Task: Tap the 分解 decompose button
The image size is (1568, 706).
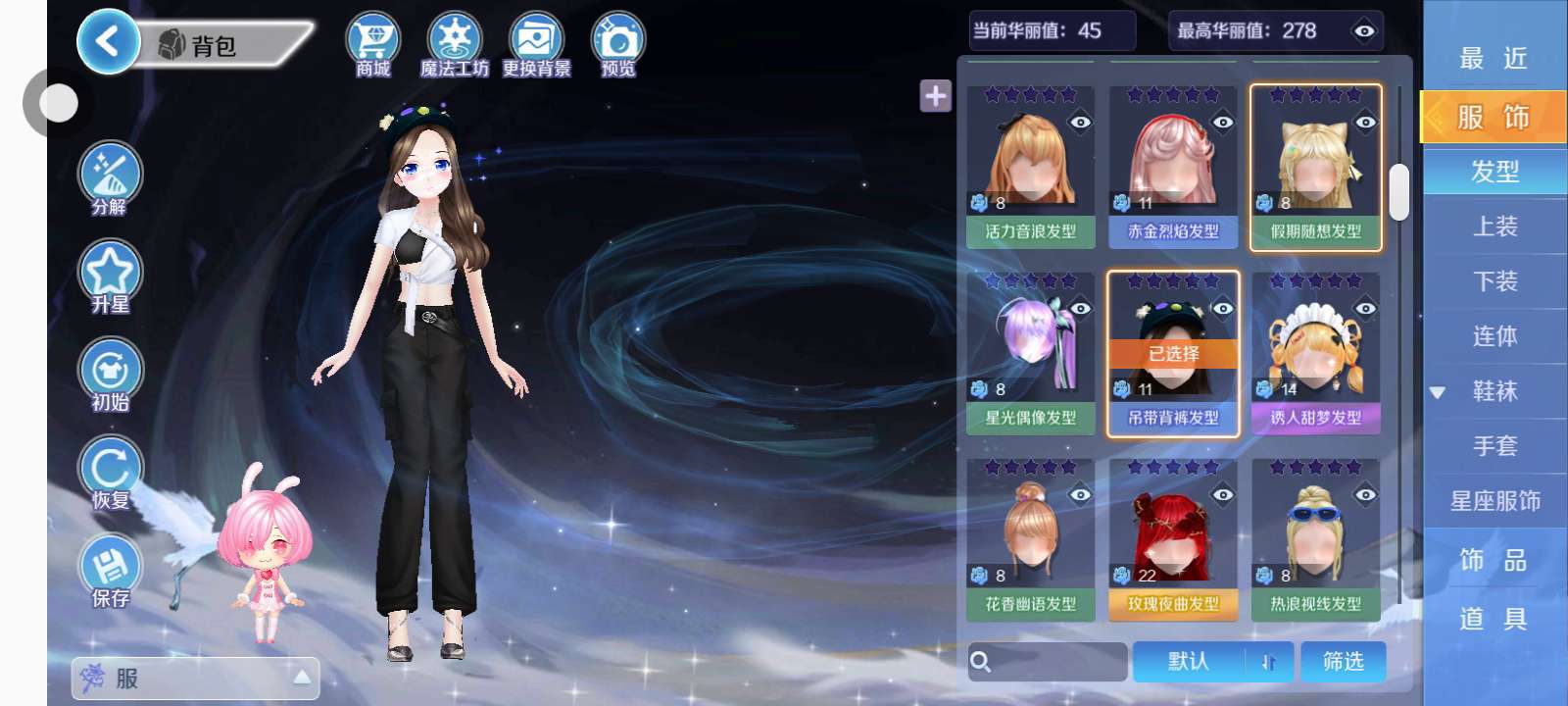Action: [x=110, y=178]
